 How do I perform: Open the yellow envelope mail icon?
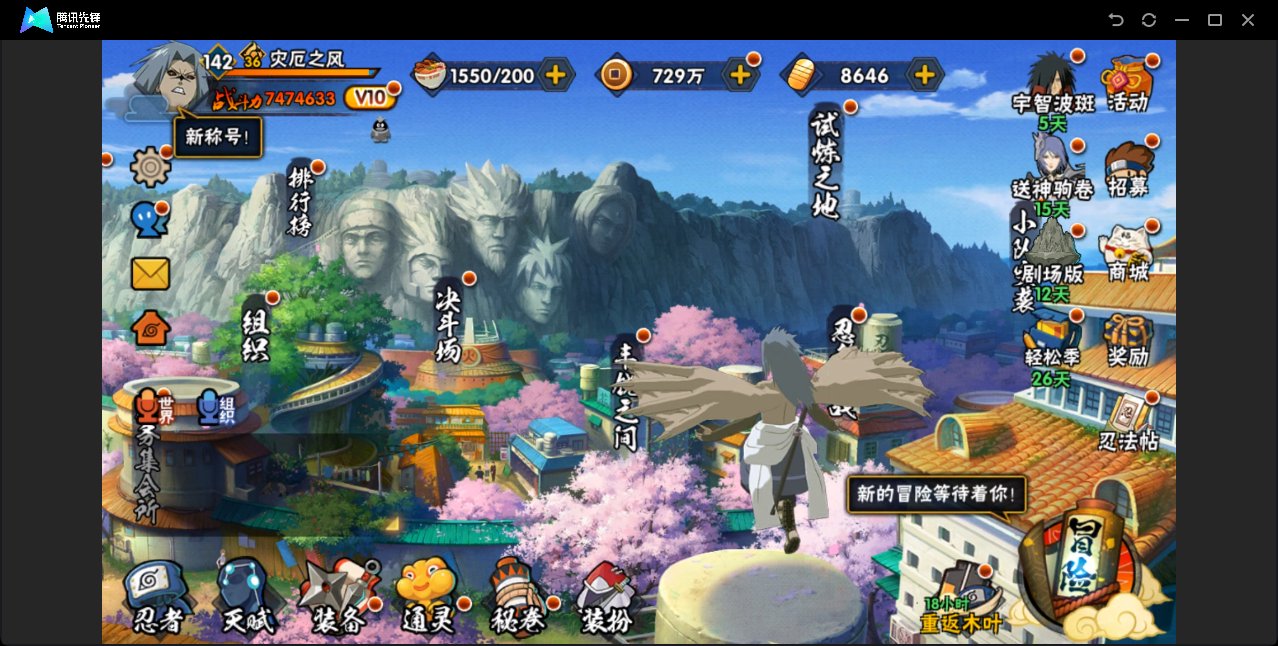coord(150,273)
